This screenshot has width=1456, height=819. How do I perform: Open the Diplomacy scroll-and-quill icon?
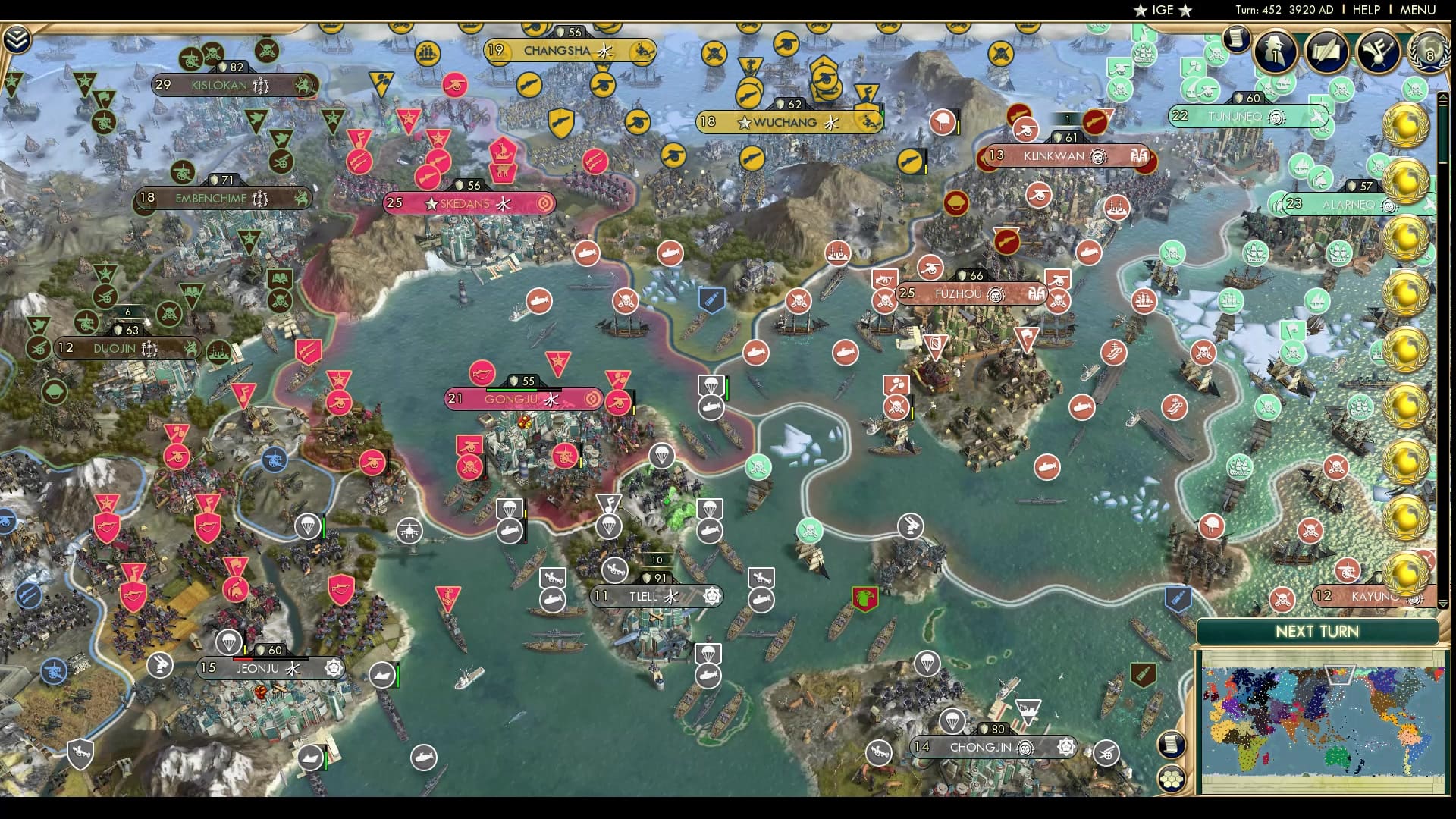click(1326, 52)
